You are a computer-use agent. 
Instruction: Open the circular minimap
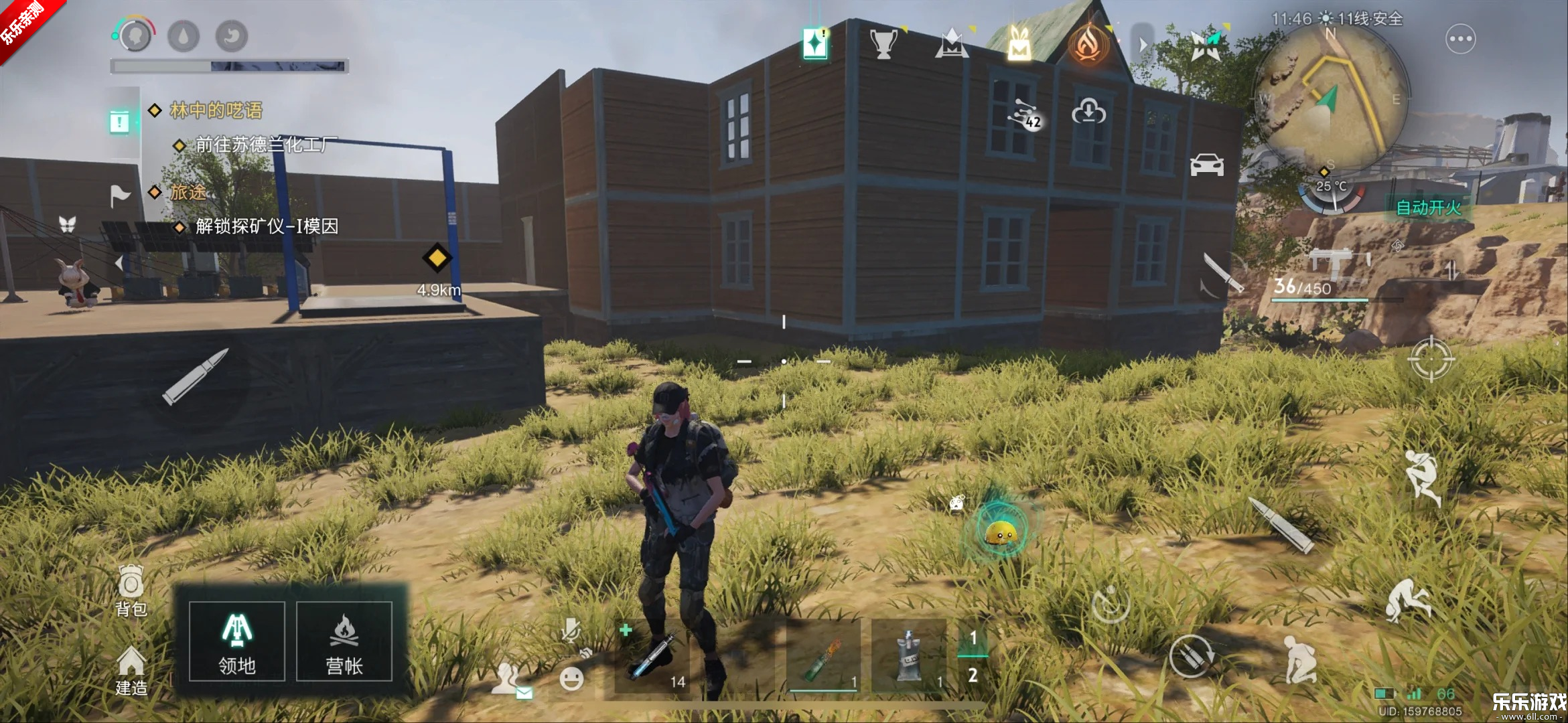1330,97
